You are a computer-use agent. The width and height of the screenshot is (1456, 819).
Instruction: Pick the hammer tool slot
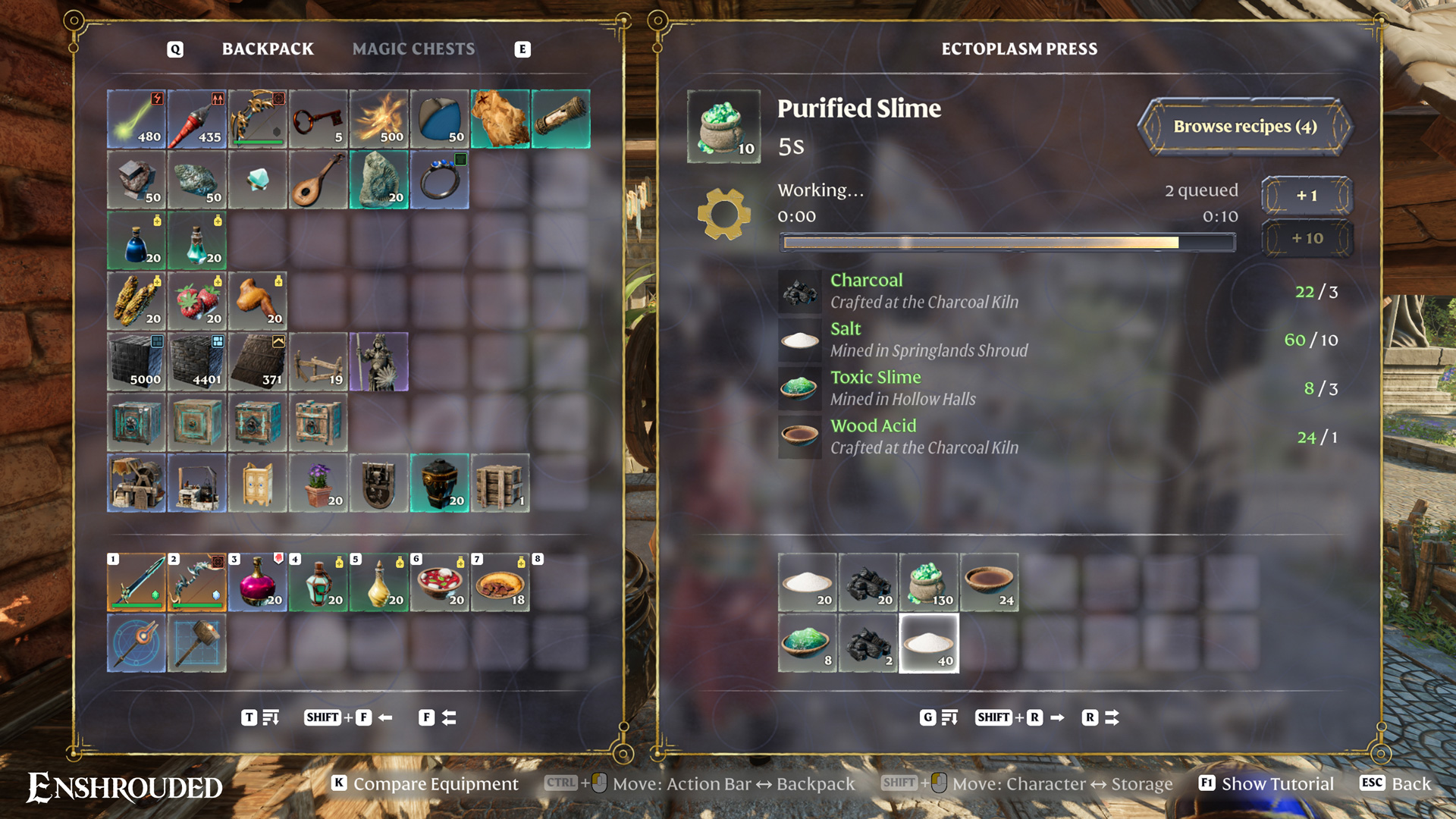click(x=197, y=643)
